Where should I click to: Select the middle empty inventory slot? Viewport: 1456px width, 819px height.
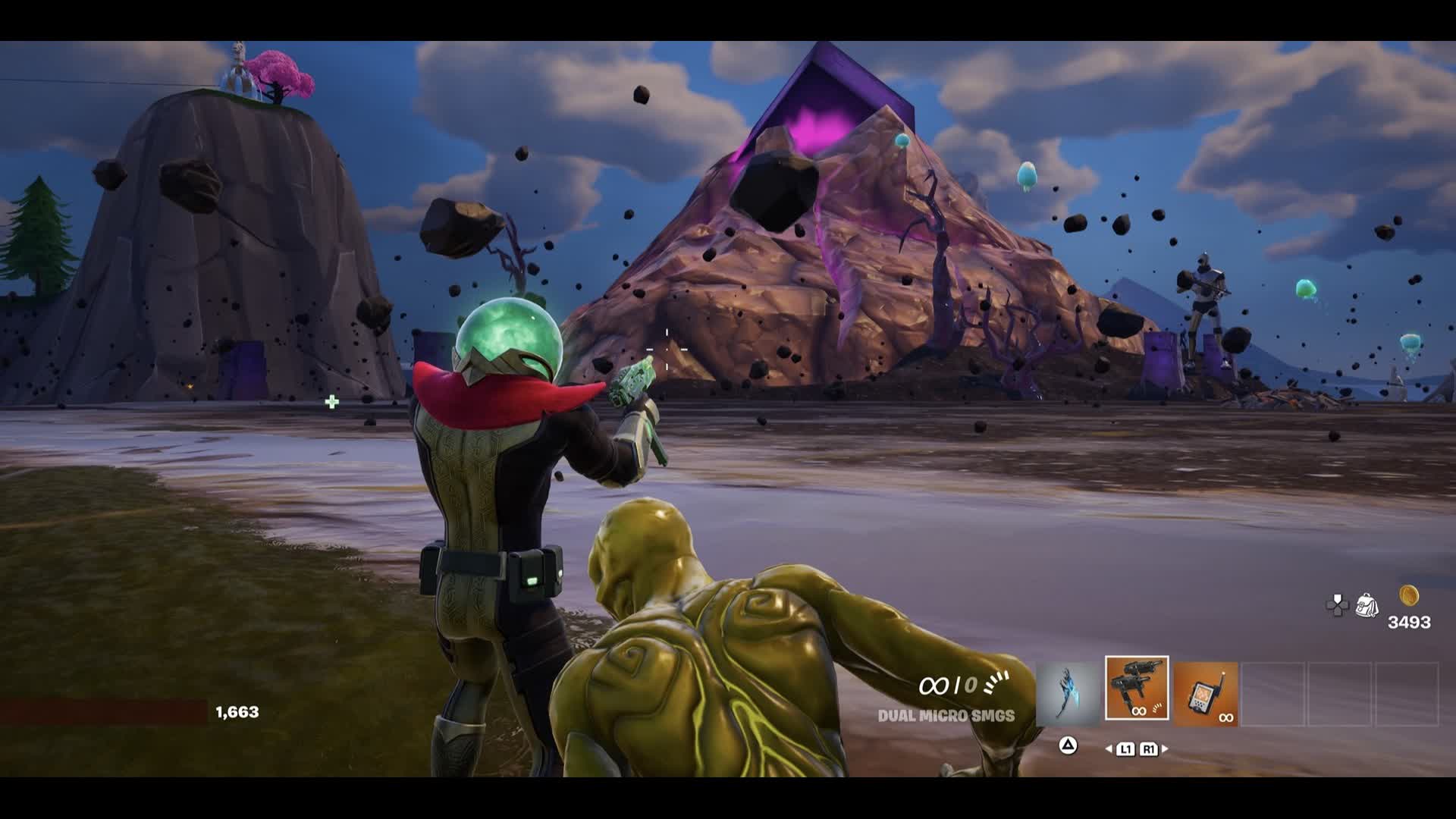click(1341, 695)
